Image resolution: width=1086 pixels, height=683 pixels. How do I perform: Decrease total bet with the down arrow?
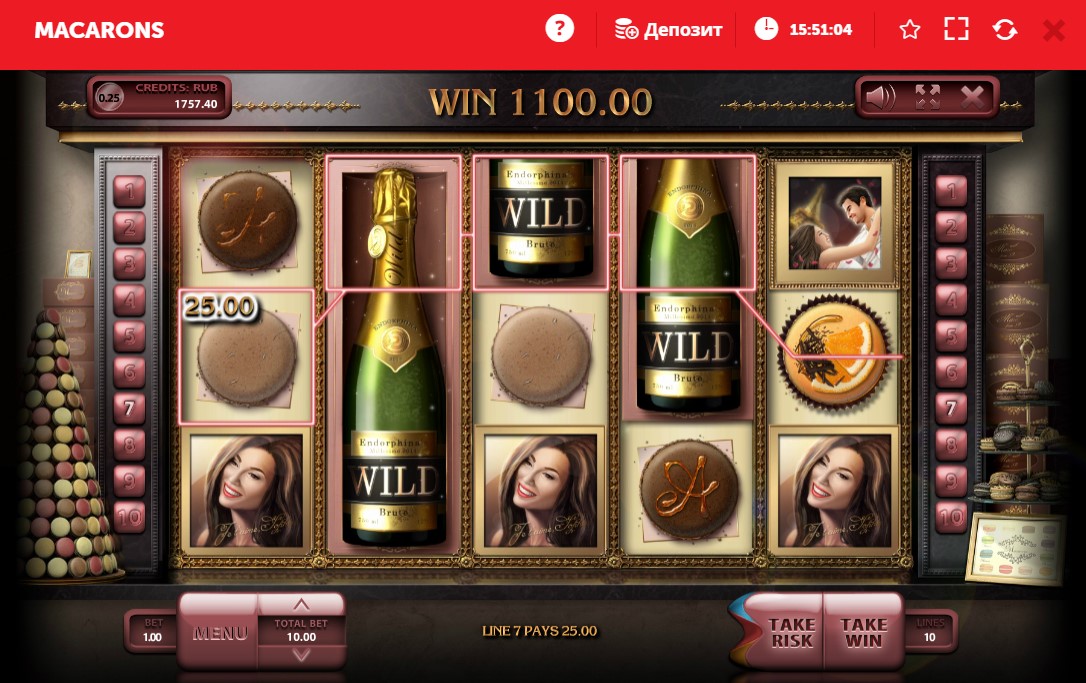[301, 655]
